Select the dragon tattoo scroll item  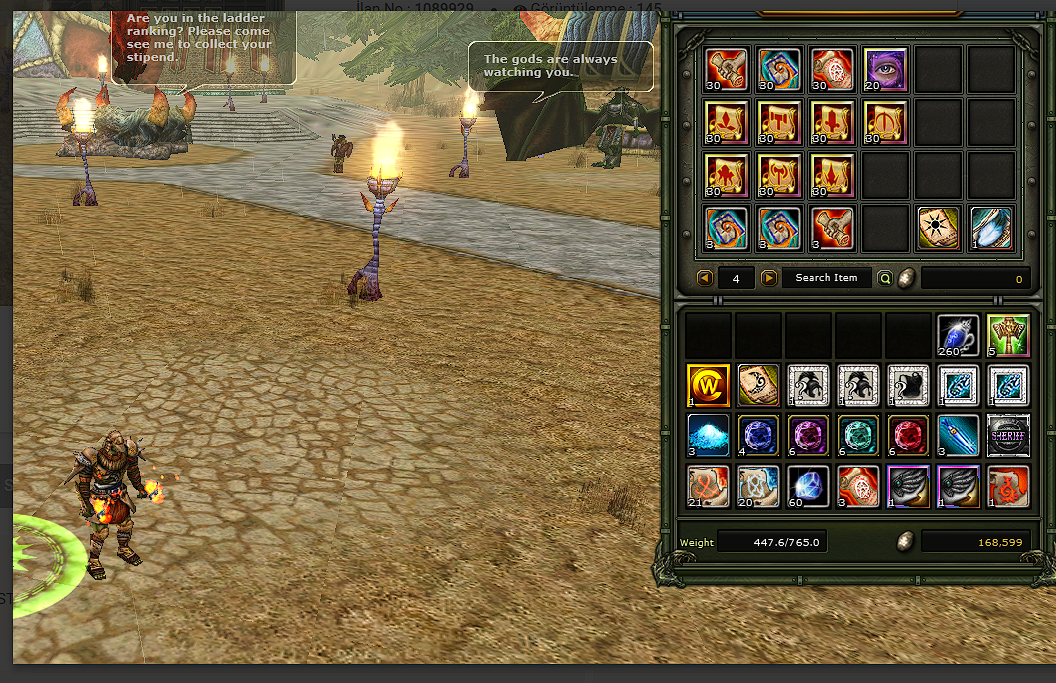pos(758,385)
